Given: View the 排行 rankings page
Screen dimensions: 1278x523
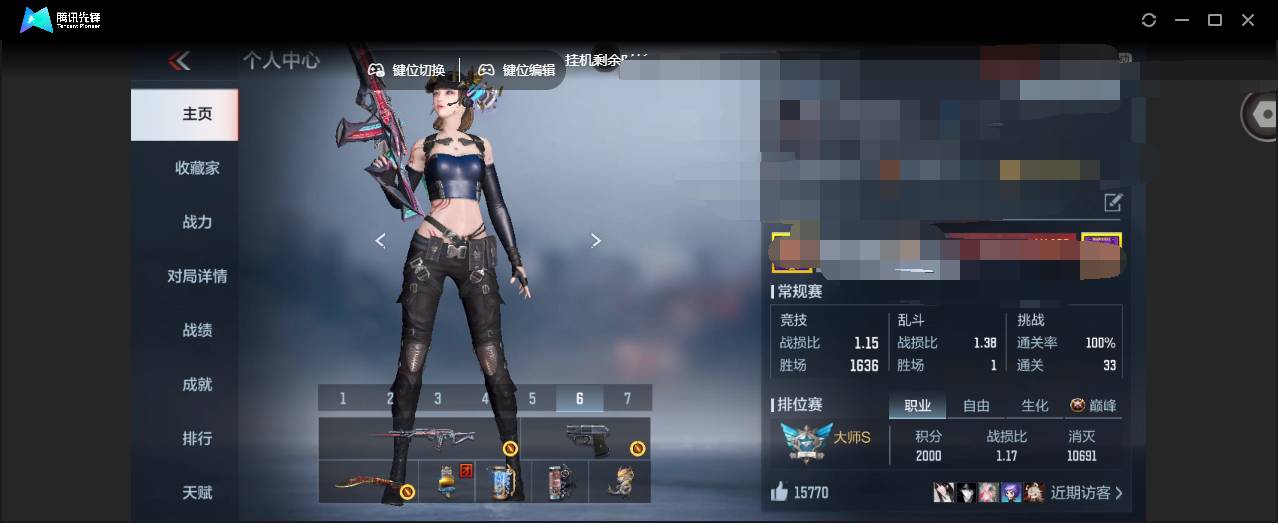Looking at the screenshot, I should [197, 438].
